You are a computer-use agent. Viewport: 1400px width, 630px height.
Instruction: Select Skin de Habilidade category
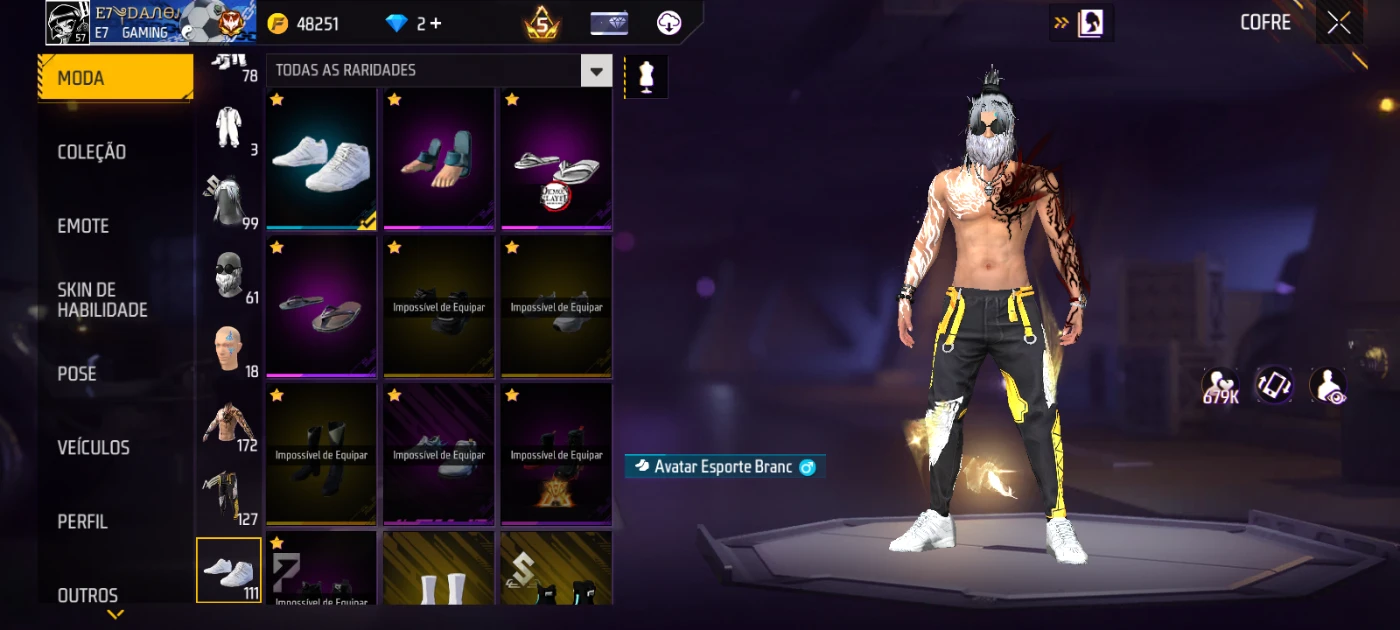(x=102, y=300)
